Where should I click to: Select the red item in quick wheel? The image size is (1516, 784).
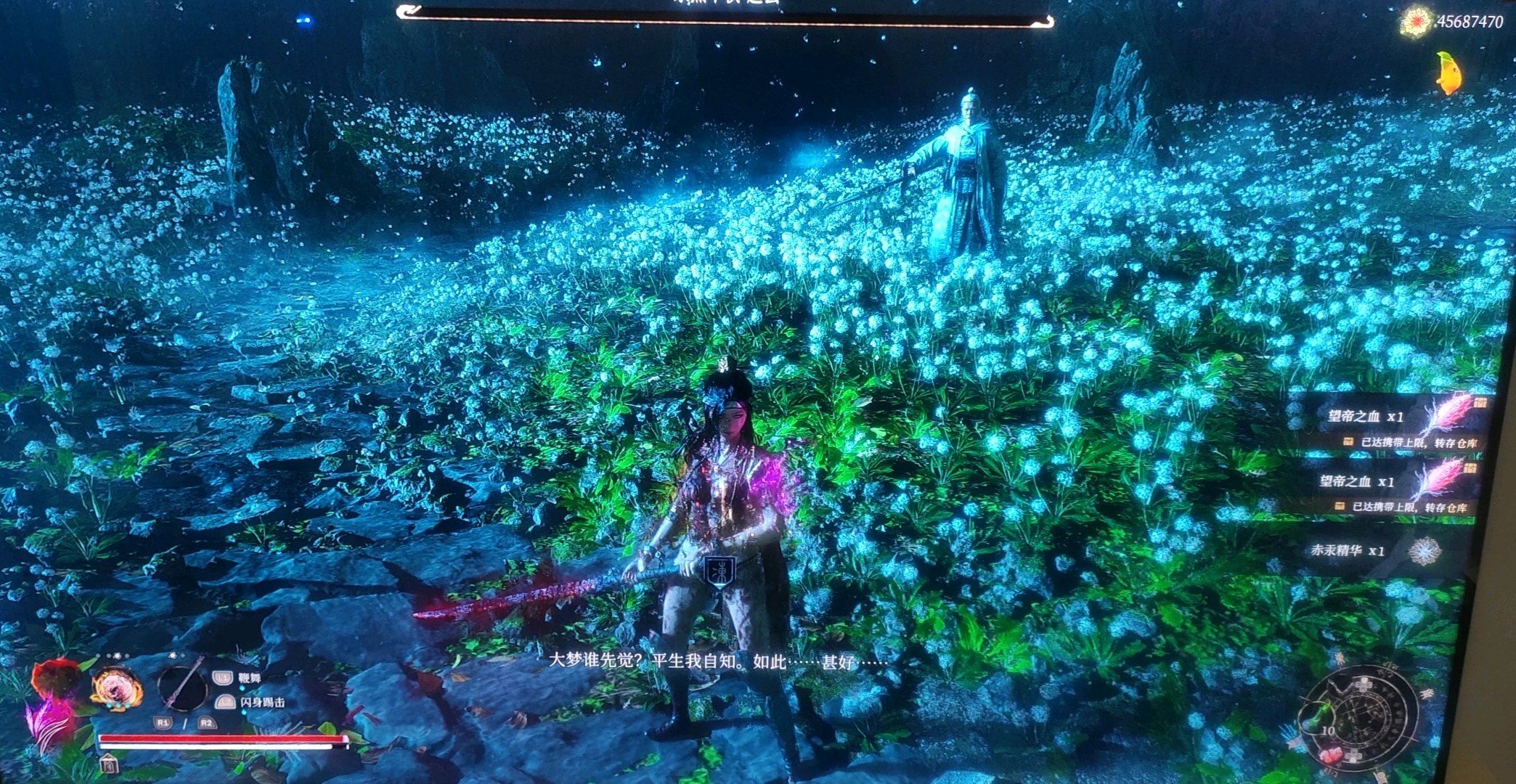(x=1331, y=756)
